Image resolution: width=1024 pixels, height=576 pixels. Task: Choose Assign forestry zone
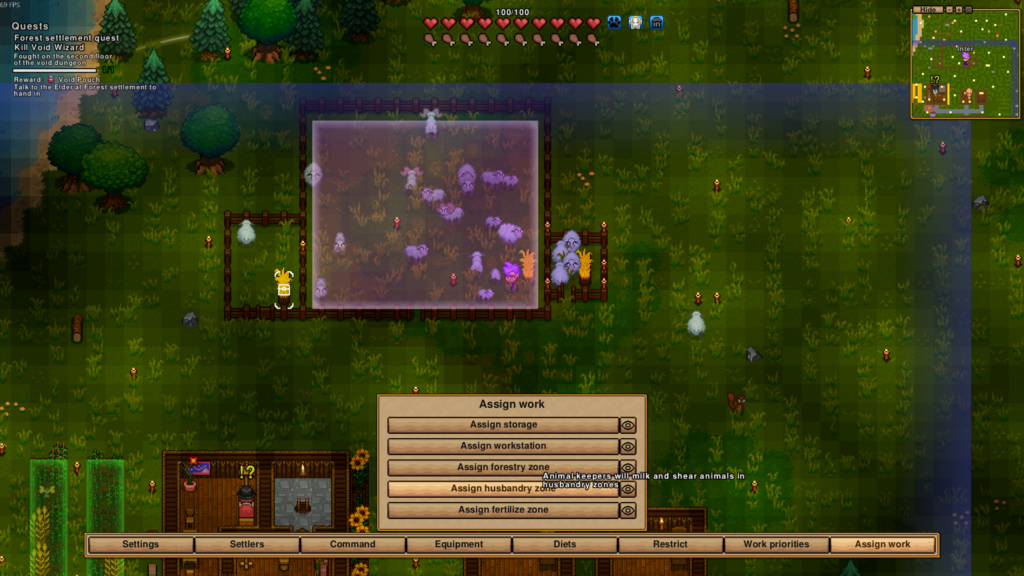(503, 467)
